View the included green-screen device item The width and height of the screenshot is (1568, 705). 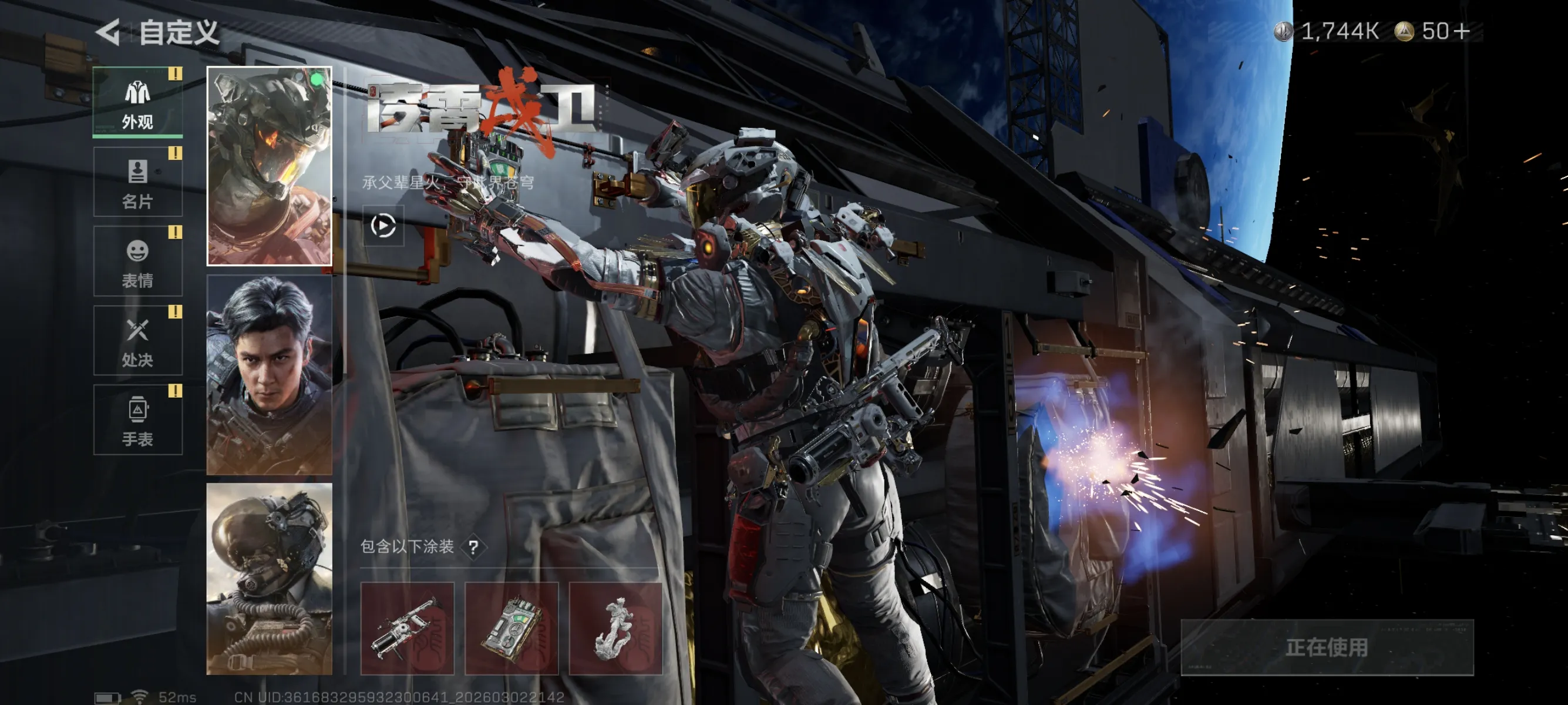pos(512,628)
